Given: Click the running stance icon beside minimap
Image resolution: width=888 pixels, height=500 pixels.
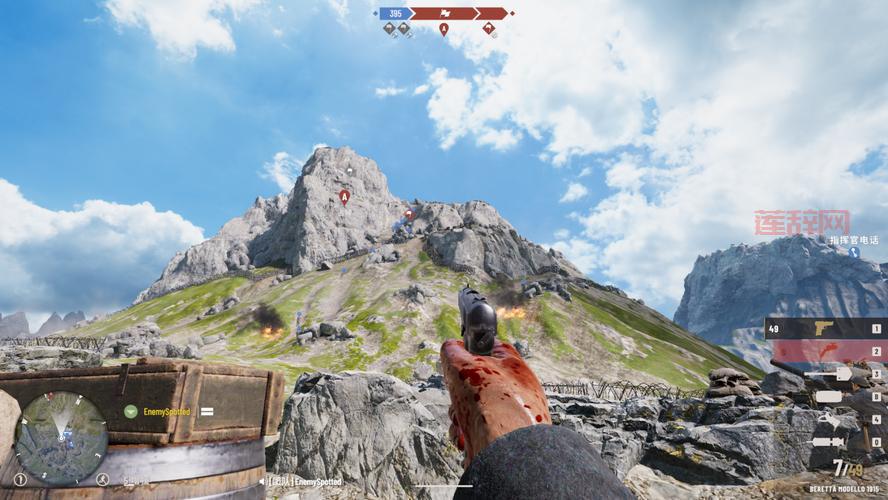Looking at the screenshot, I should coord(102,478).
